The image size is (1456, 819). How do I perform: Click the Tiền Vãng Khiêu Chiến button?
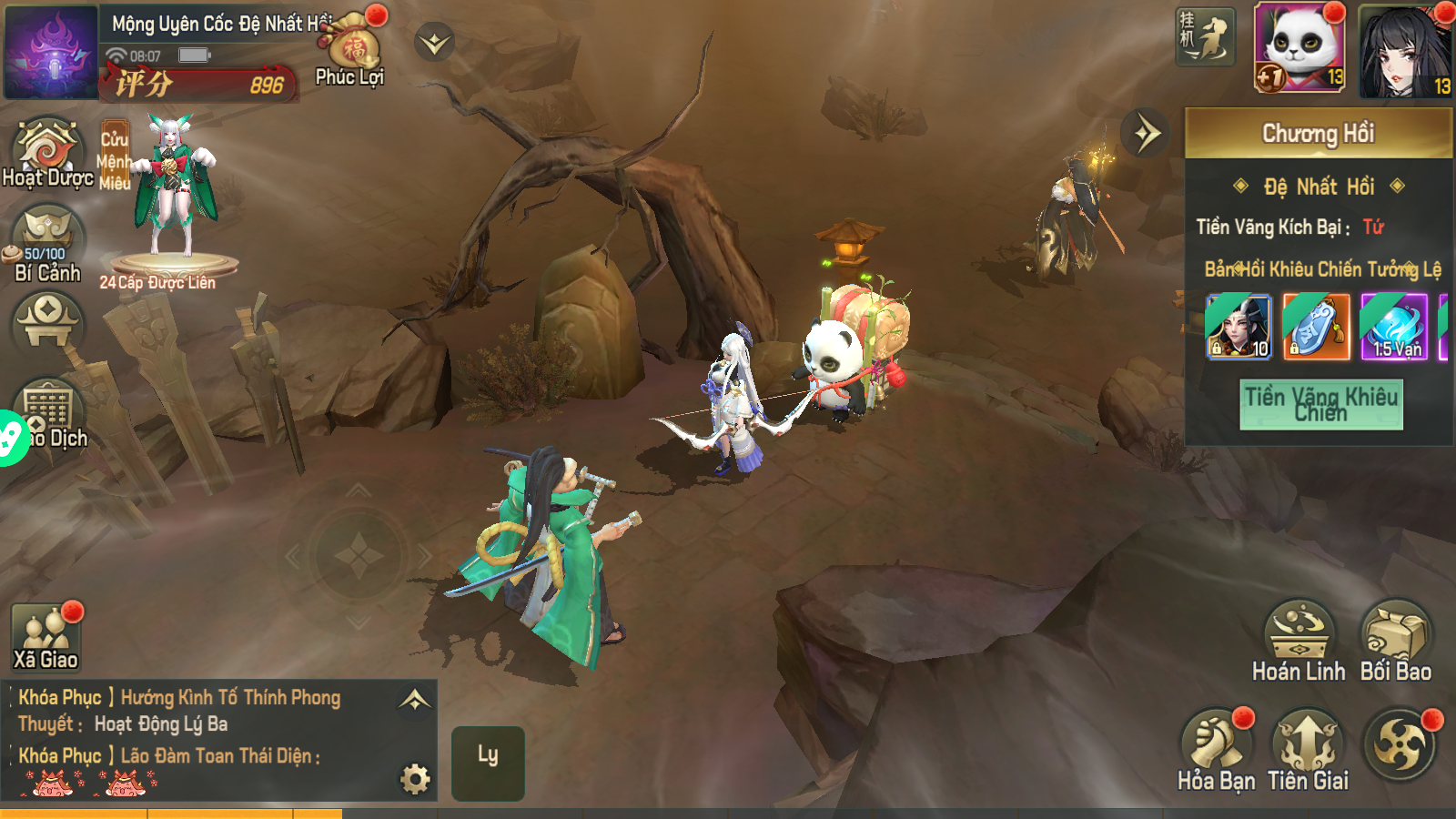point(1320,404)
